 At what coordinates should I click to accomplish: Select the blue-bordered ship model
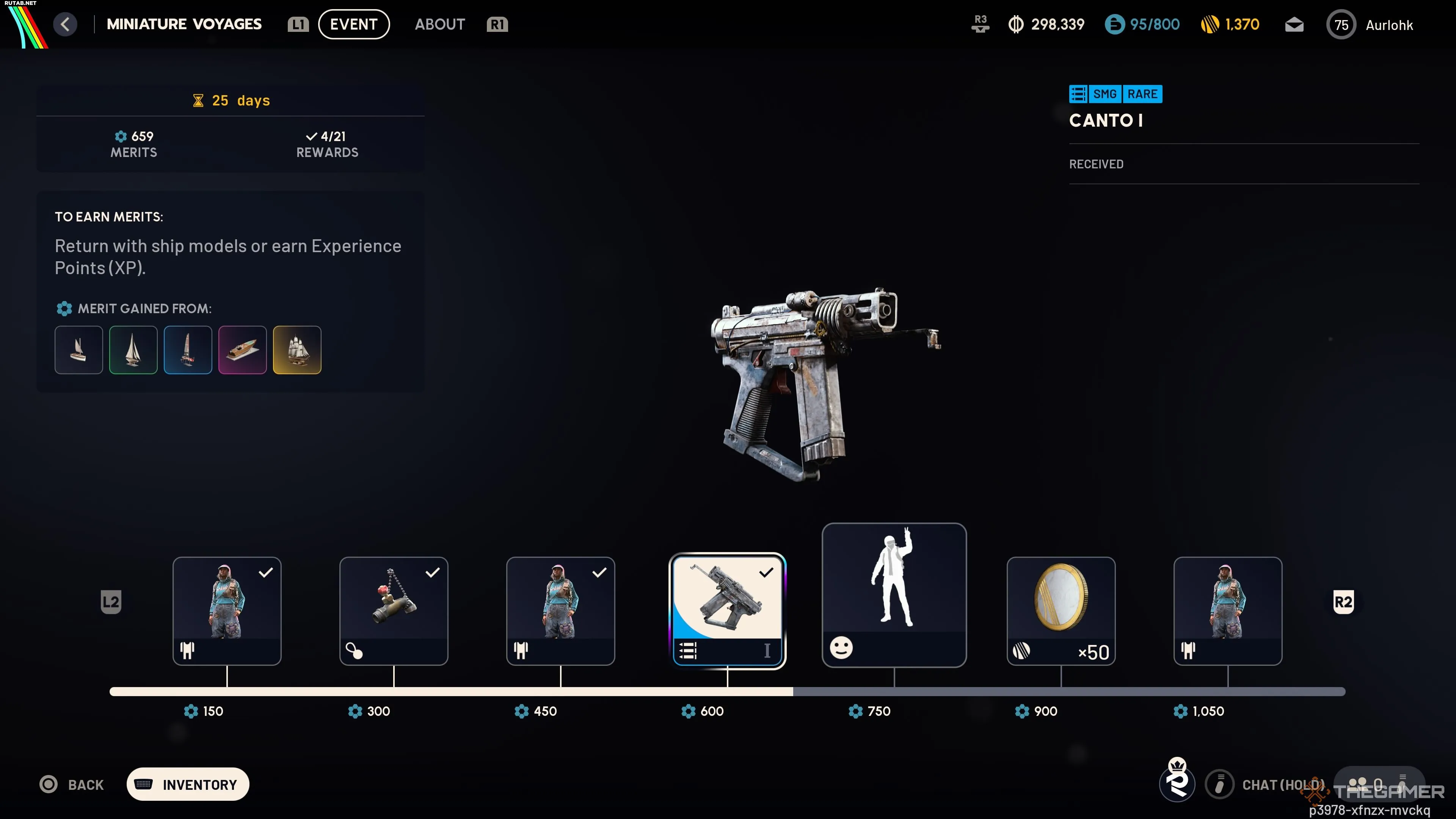(x=188, y=350)
